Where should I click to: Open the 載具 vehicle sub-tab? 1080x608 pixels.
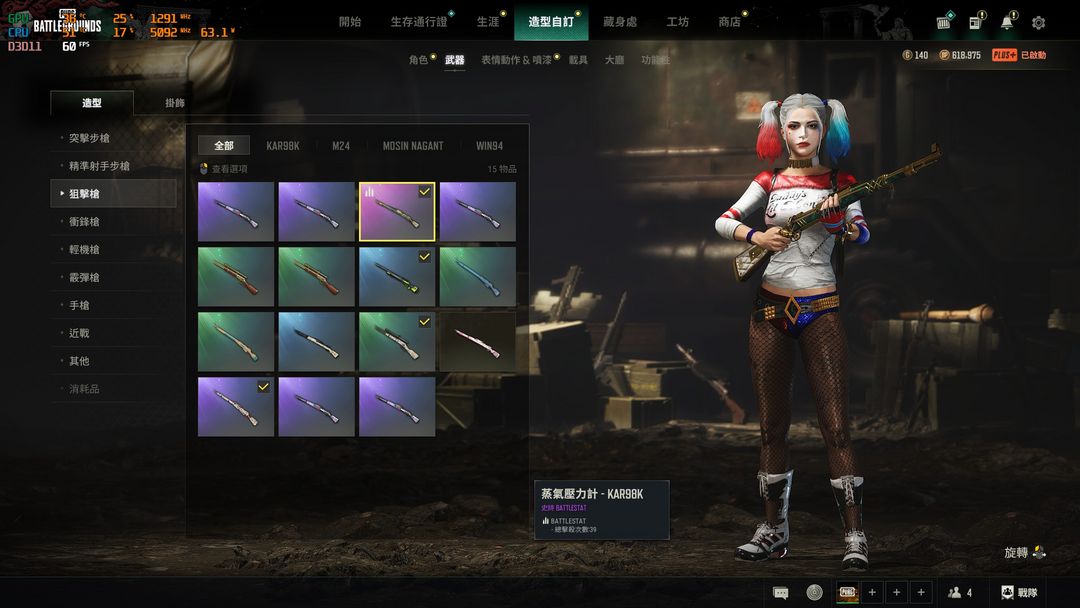[x=578, y=60]
